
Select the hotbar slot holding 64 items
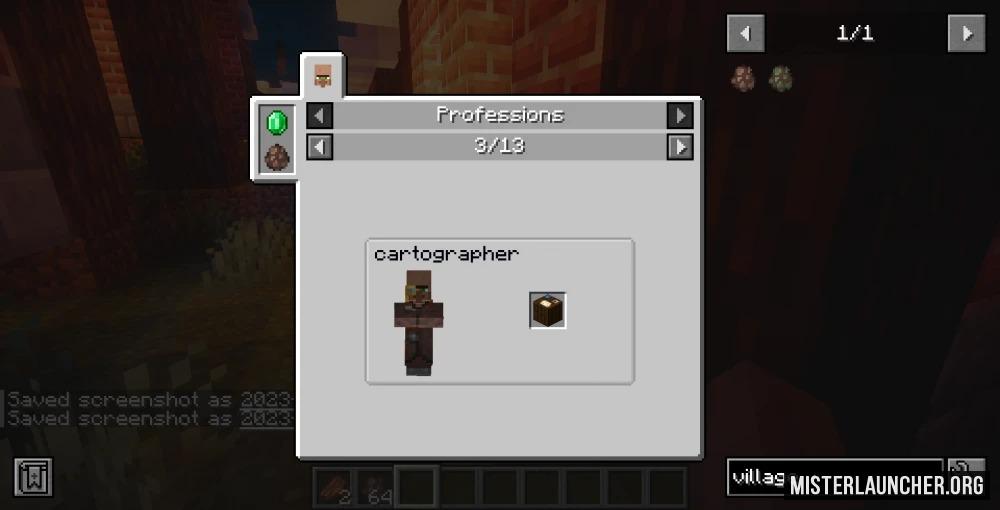click(376, 486)
